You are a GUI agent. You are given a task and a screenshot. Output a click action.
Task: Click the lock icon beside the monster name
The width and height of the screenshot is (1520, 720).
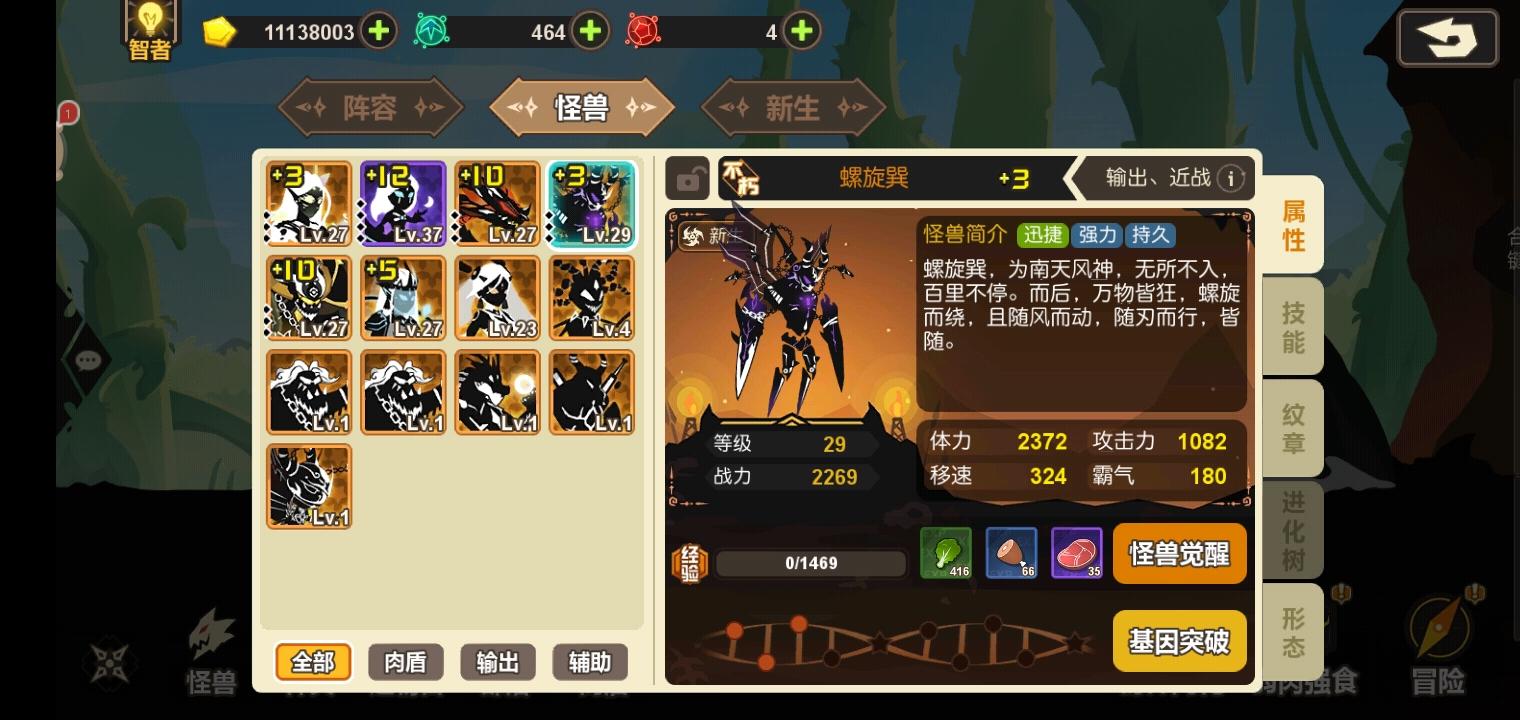point(688,179)
